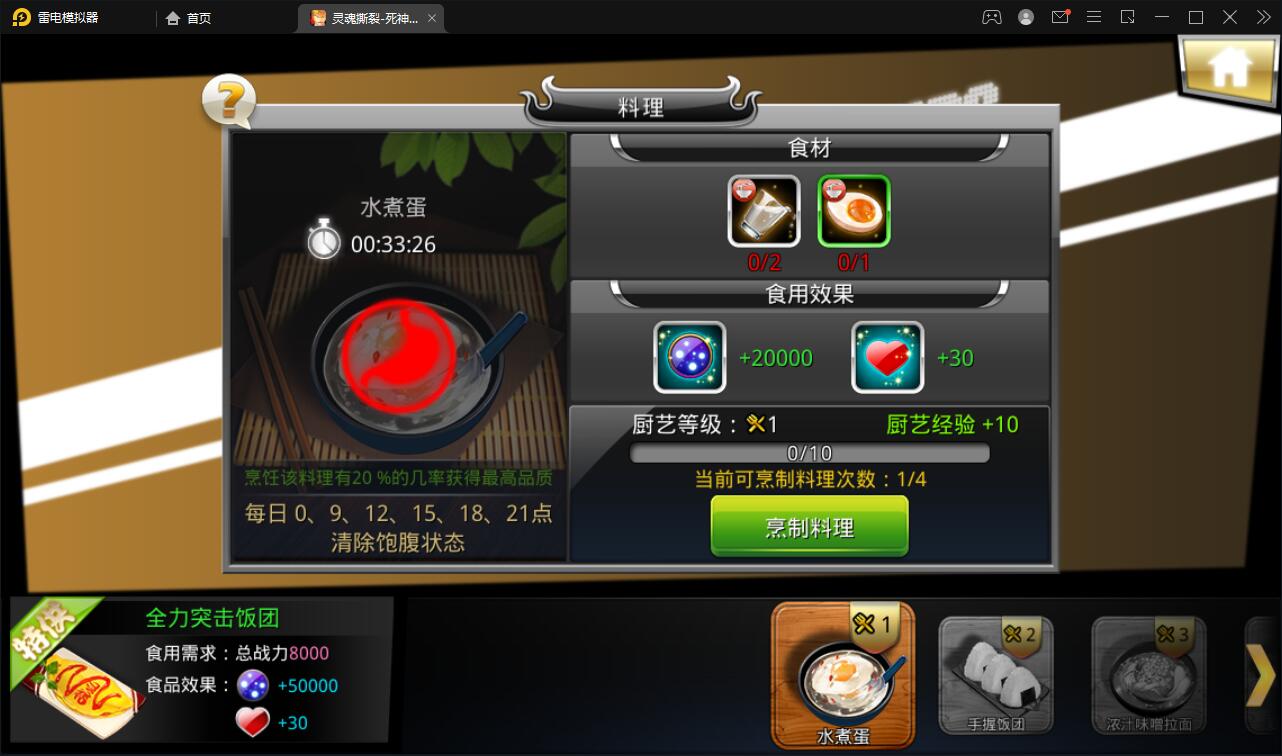Open the gamepad icon in emulator toolbar
This screenshot has height=756, width=1282.
991,16
